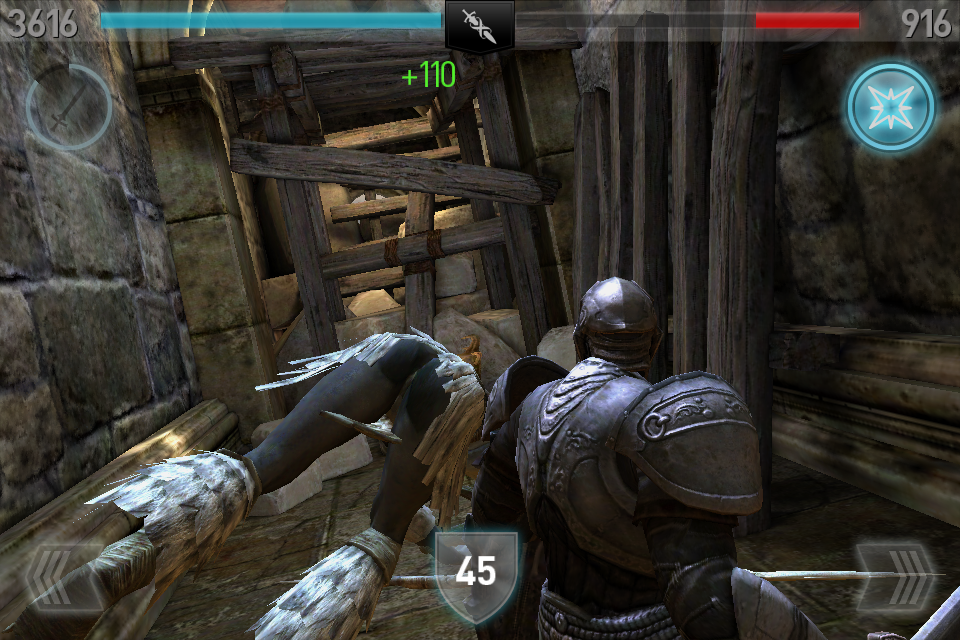Tap the shield block button showing 45

tap(476, 571)
